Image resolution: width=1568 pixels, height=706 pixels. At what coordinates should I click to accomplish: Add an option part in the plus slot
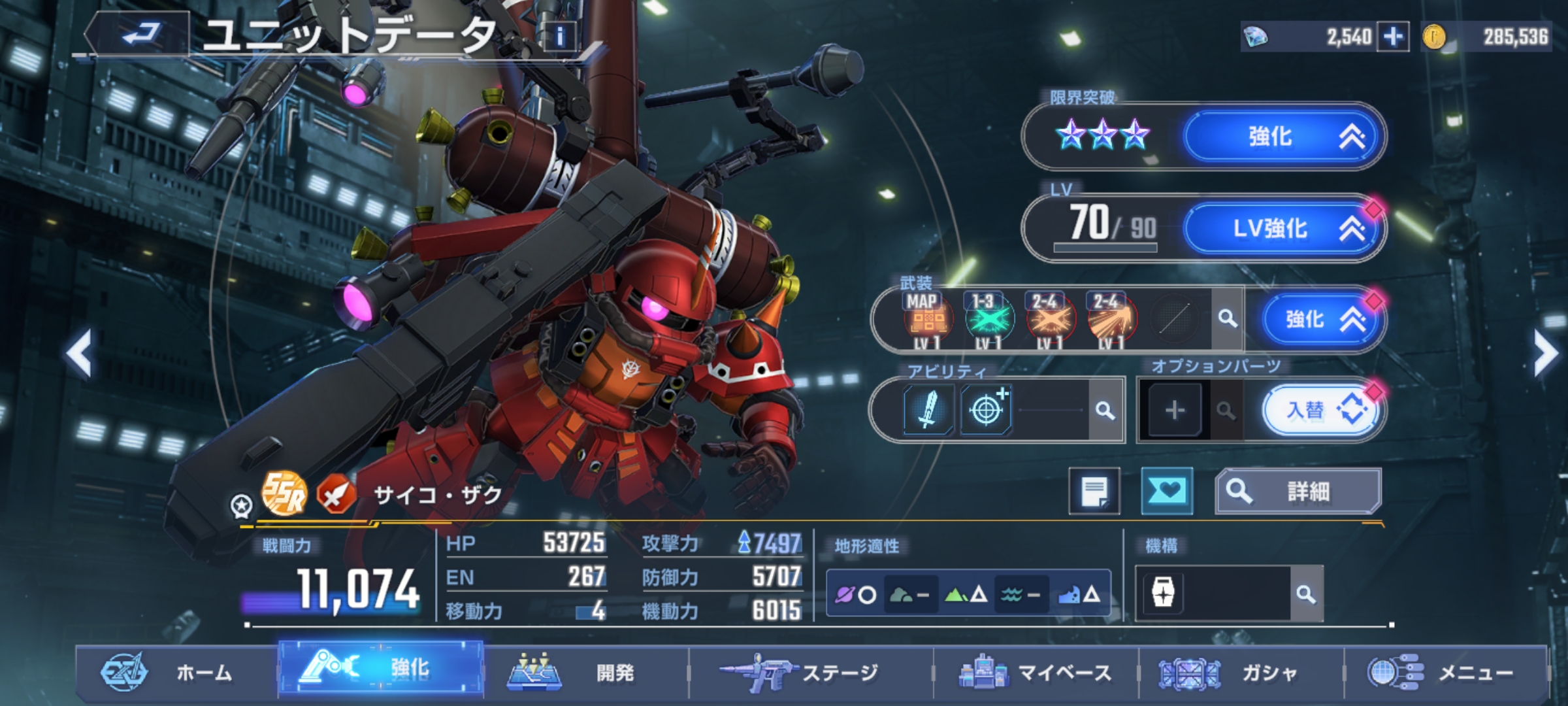[x=1175, y=411]
